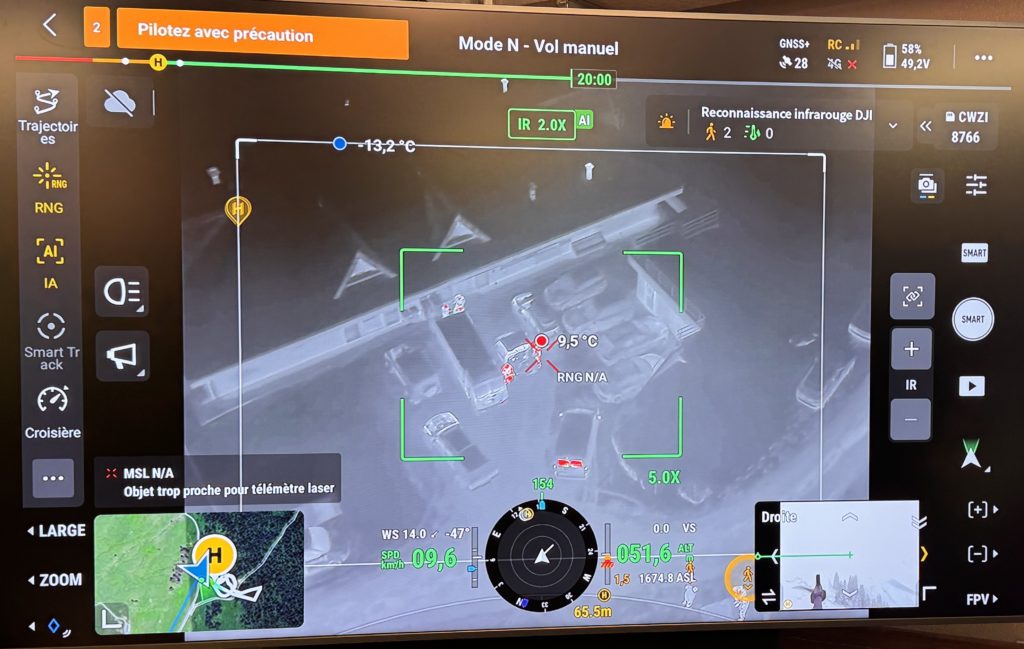The image size is (1024, 649).
Task: Select the IR 2.0X camera badge
Action: click(x=542, y=124)
